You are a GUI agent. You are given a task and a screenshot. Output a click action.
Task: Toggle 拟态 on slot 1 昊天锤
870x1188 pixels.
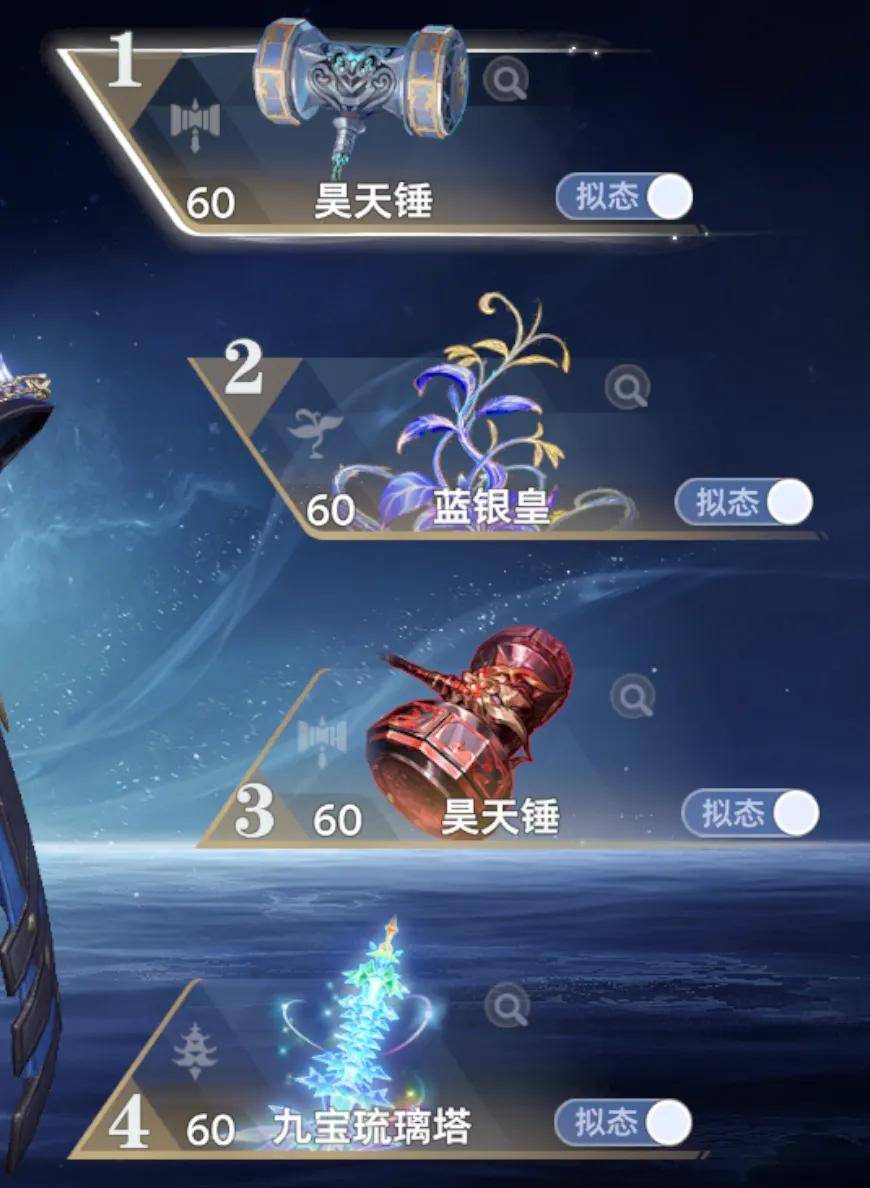(x=625, y=197)
